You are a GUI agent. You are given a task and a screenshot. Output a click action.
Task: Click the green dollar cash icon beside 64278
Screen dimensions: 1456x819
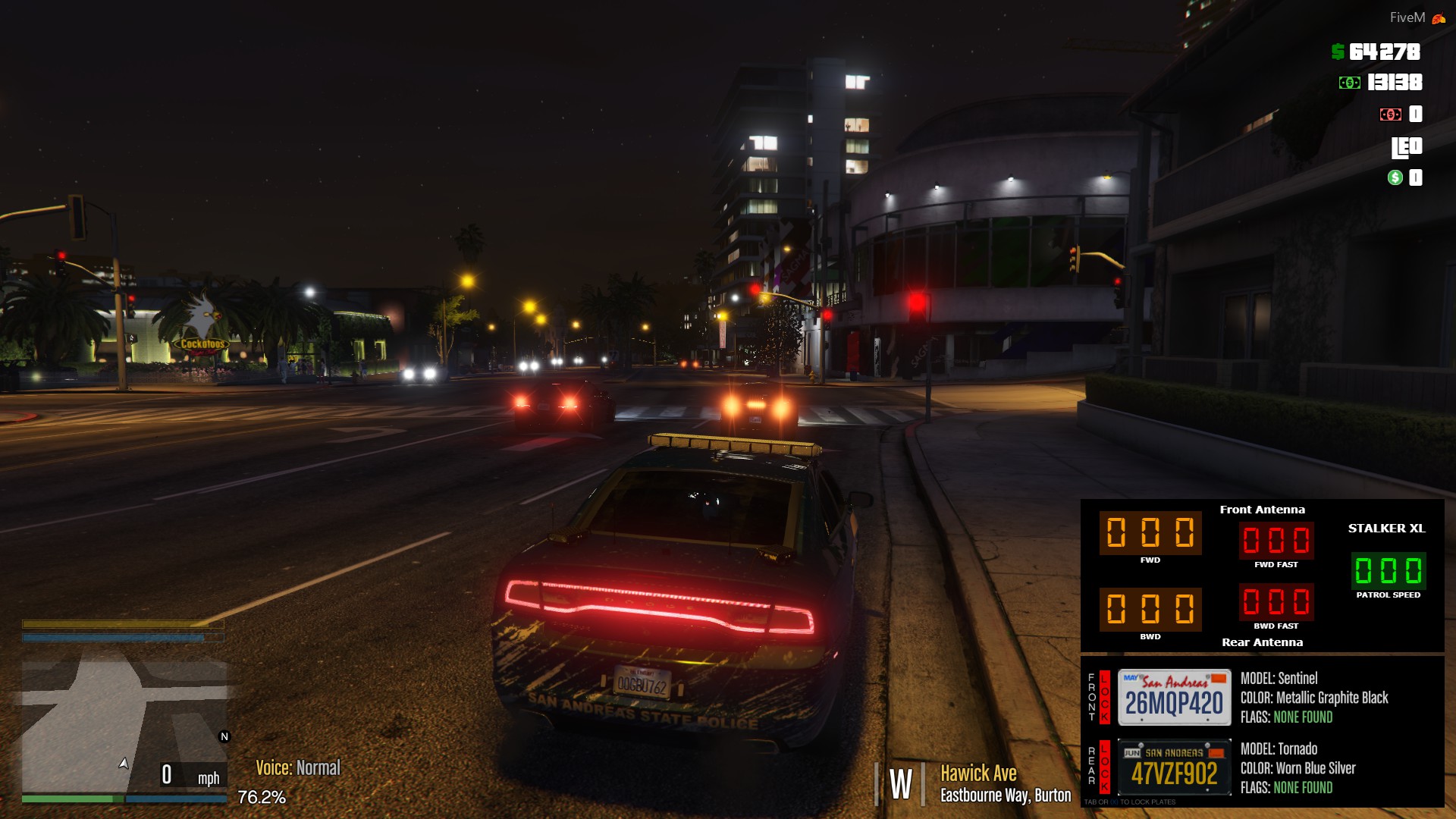(x=1337, y=53)
